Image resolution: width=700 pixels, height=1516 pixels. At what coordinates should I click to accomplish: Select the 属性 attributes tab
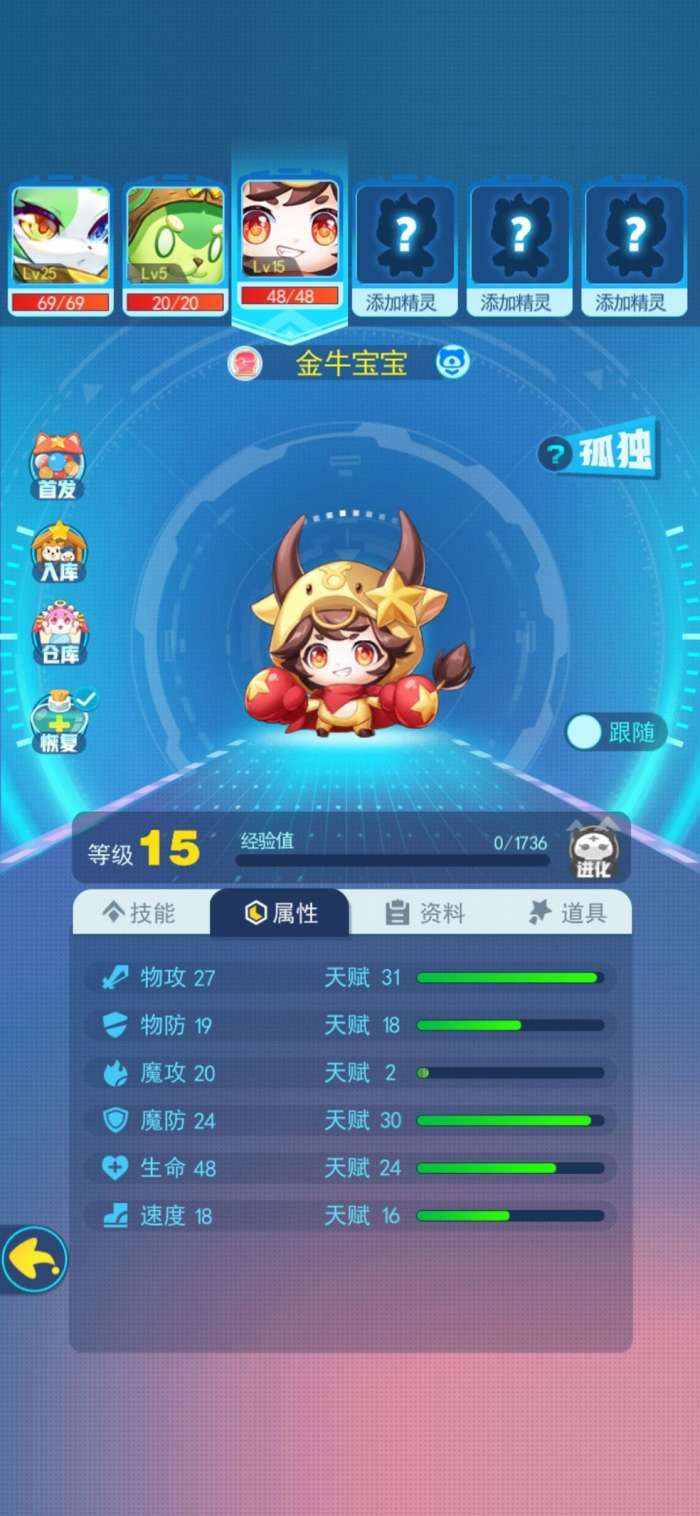pos(281,912)
